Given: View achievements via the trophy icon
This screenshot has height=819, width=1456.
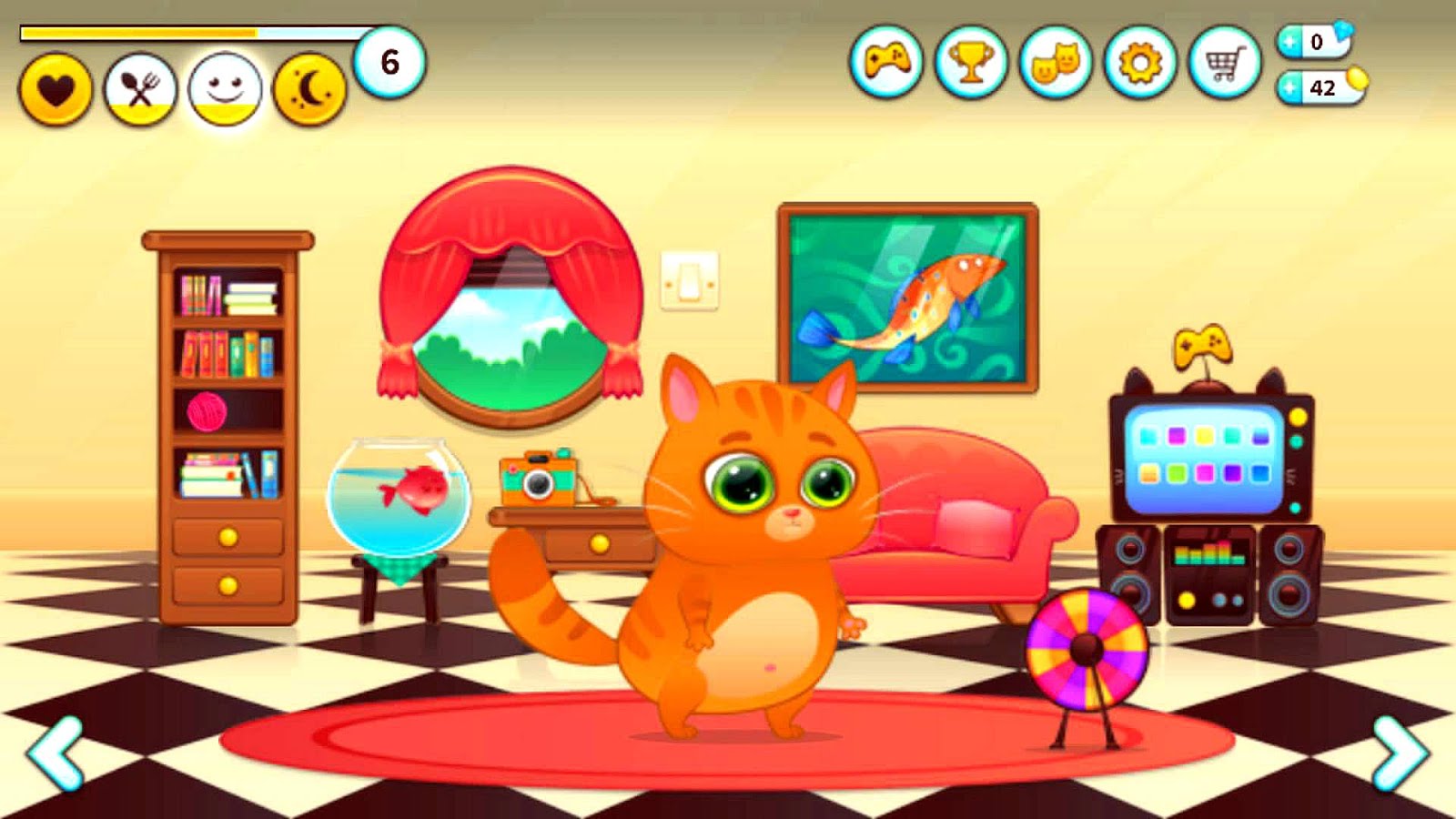Looking at the screenshot, I should (971, 62).
